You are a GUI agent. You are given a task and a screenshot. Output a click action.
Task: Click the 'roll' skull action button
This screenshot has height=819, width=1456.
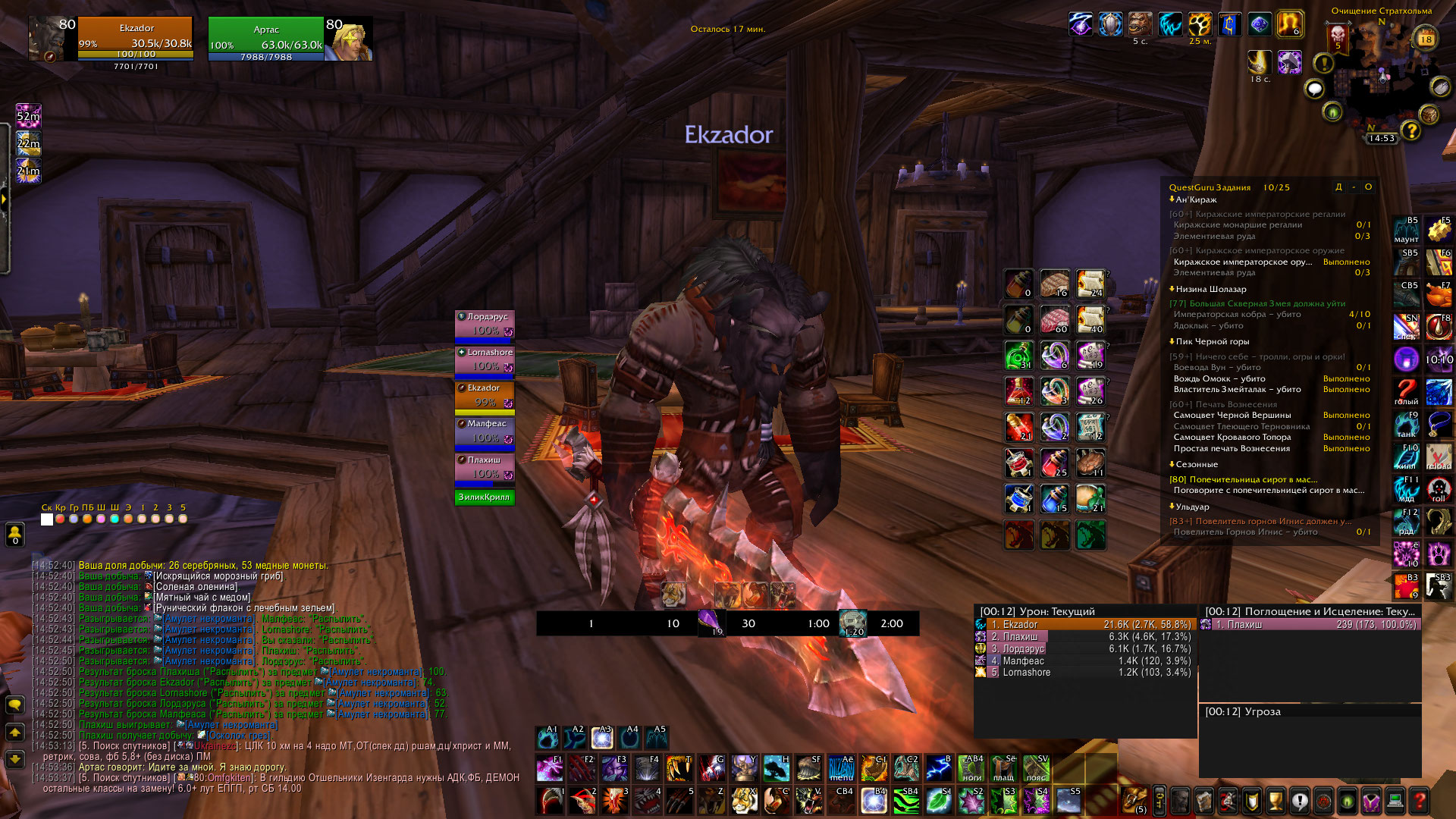click(x=1439, y=489)
